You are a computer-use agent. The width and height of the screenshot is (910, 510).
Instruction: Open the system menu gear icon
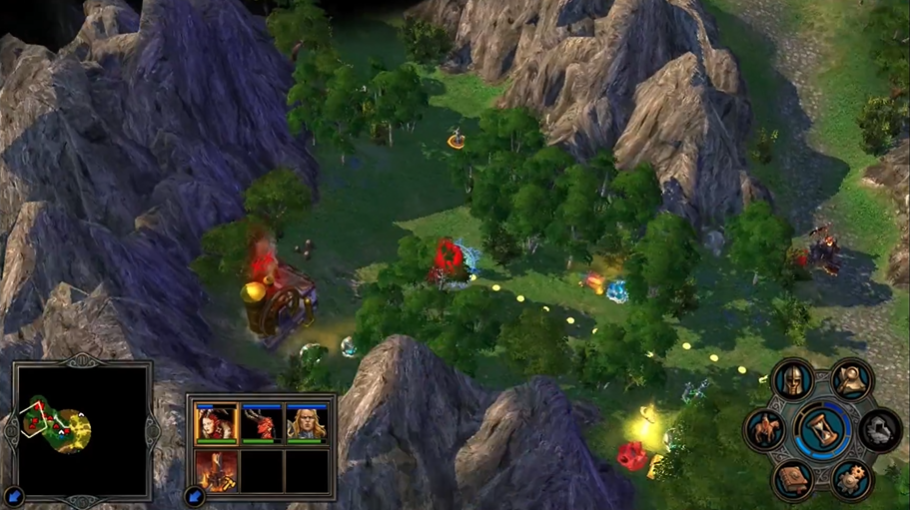coord(852,480)
